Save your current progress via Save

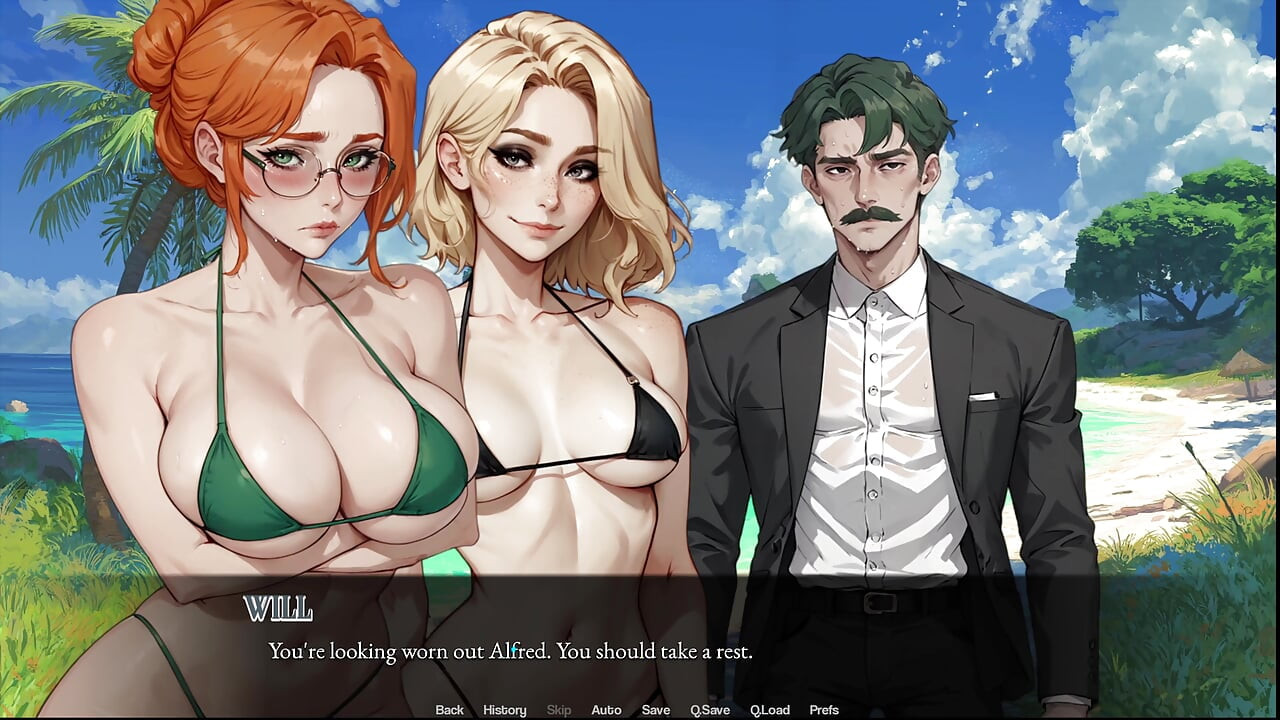(656, 709)
